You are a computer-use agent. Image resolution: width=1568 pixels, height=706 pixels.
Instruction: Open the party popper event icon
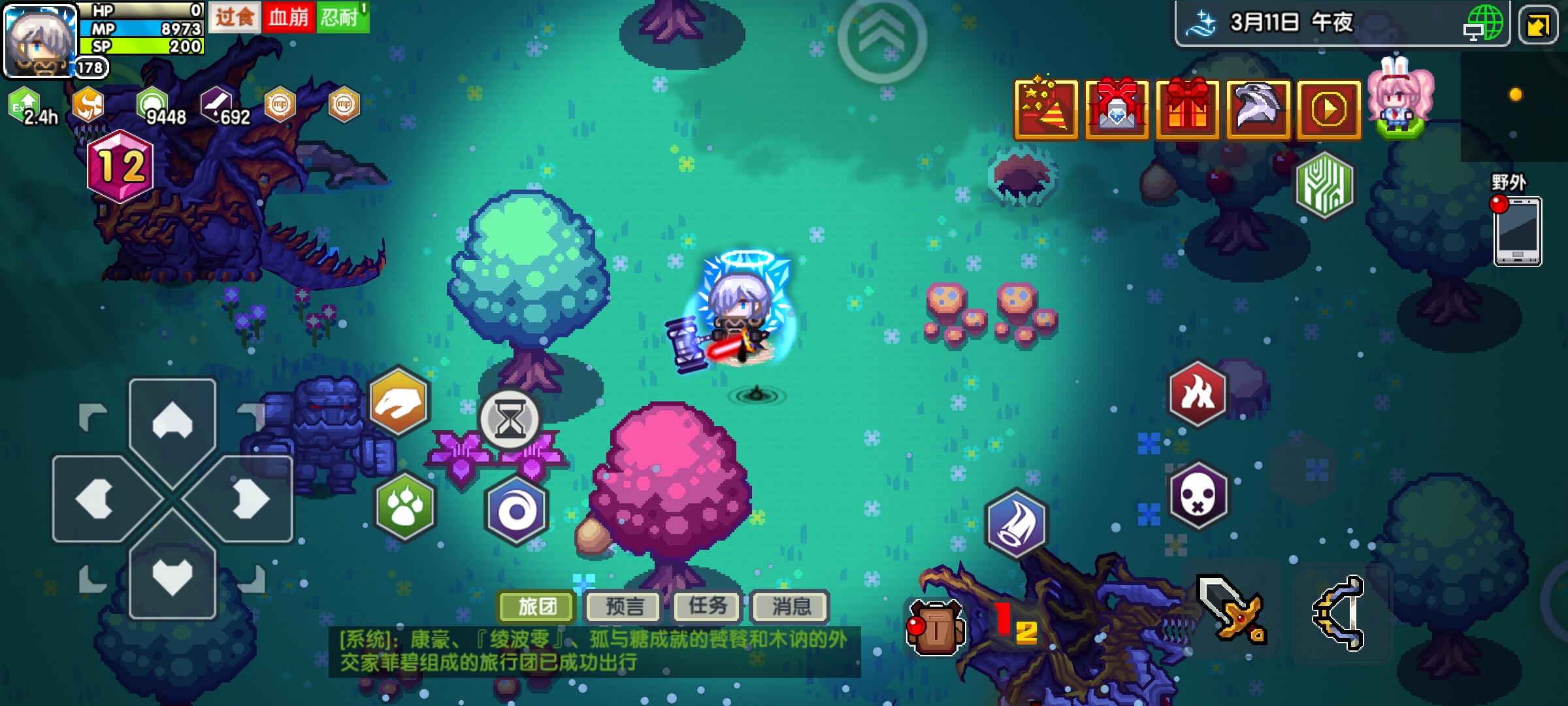[x=1044, y=107]
